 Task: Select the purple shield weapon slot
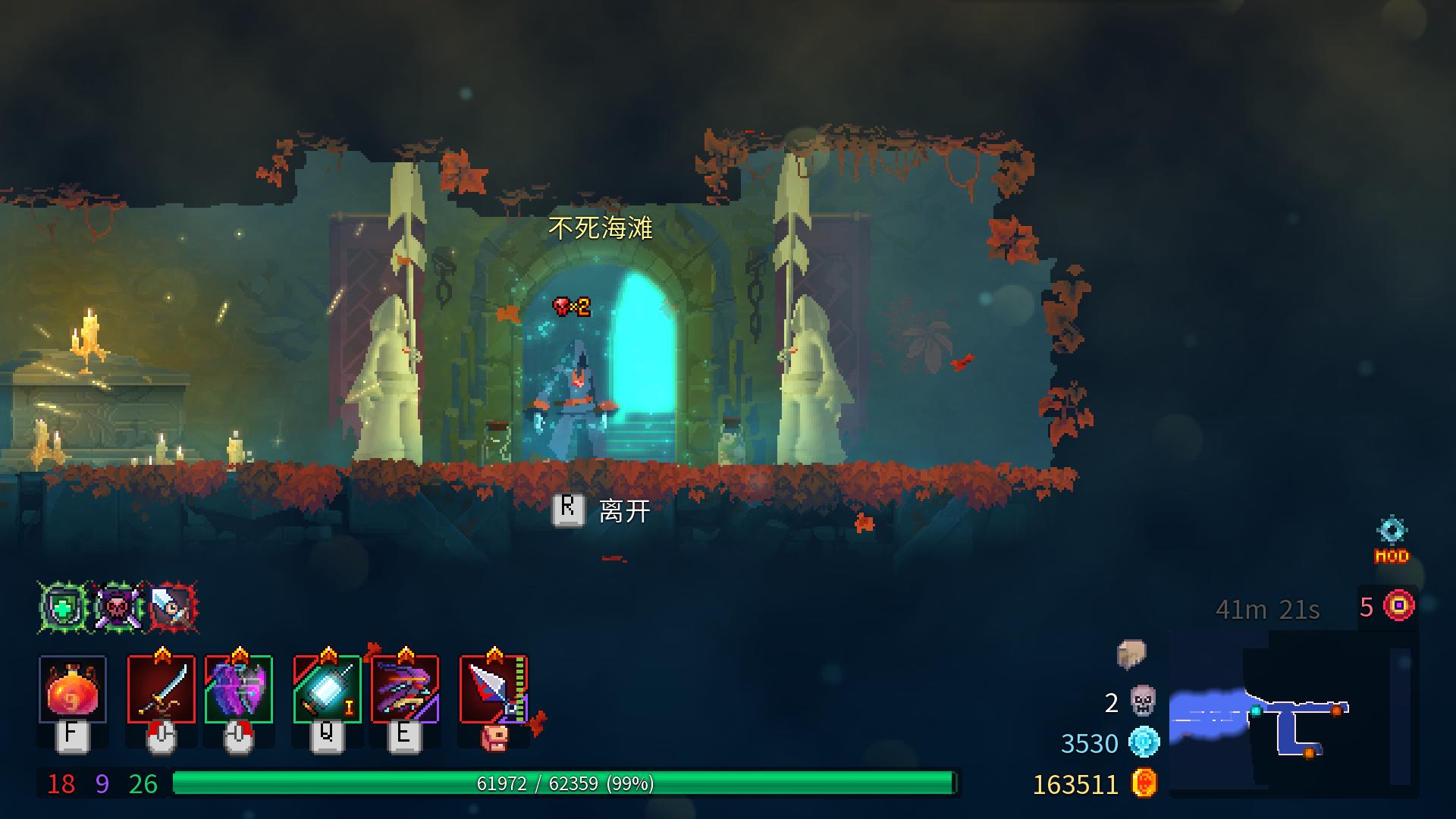point(239,689)
